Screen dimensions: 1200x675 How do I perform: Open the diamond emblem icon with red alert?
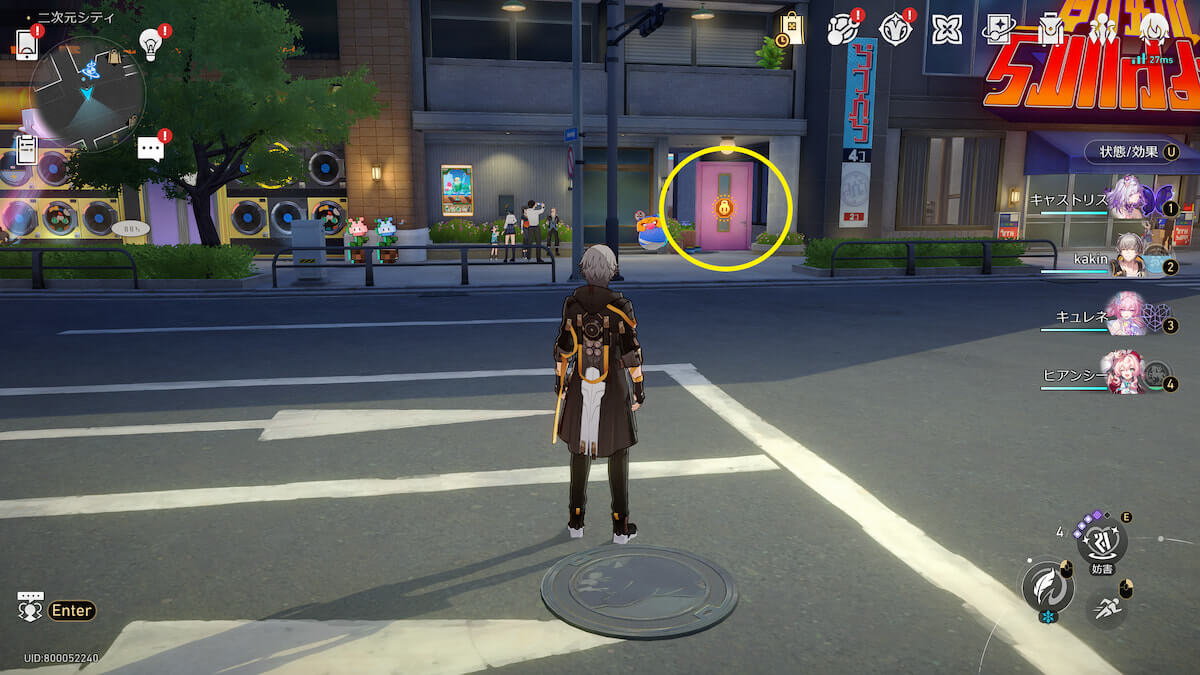[x=894, y=30]
